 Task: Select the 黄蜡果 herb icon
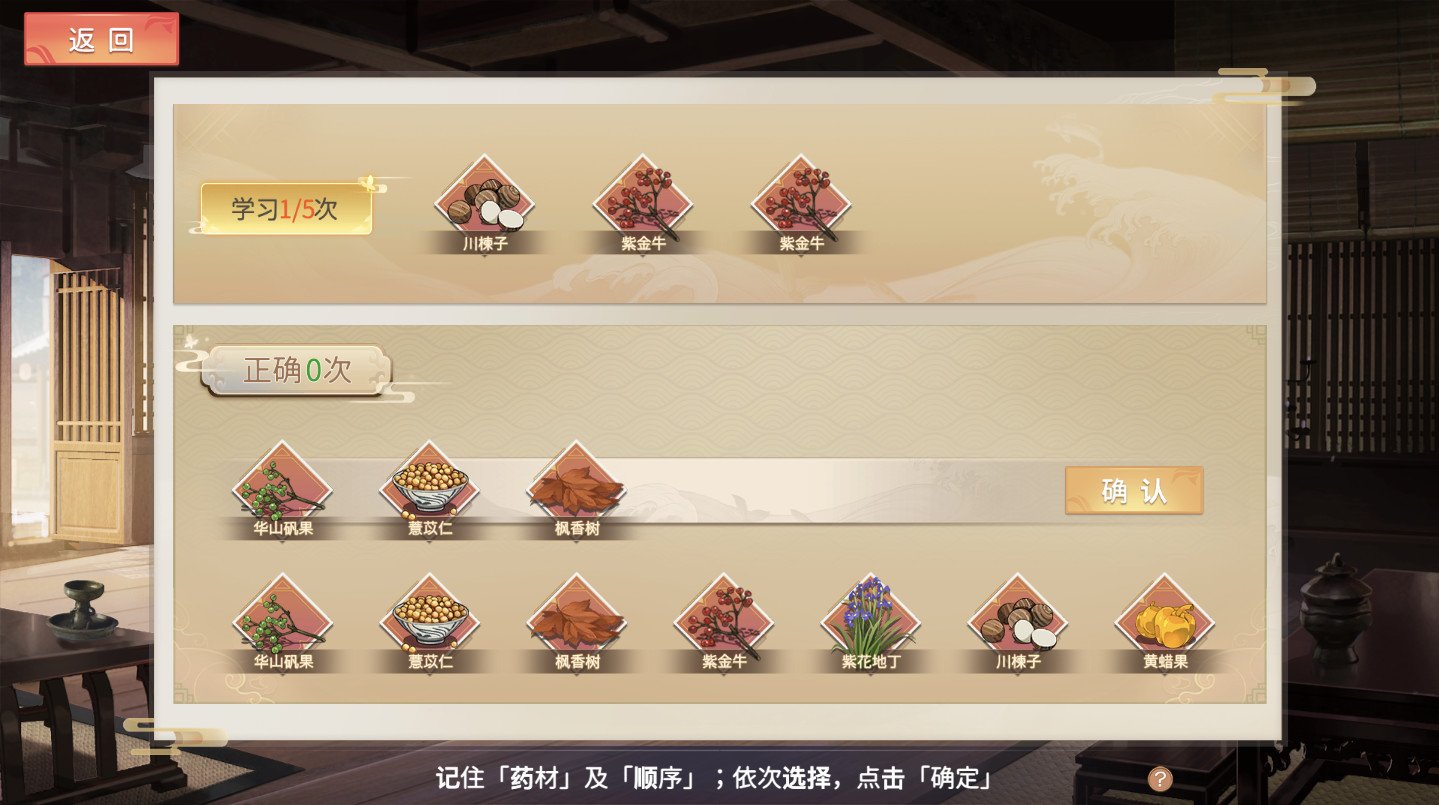coord(1163,617)
